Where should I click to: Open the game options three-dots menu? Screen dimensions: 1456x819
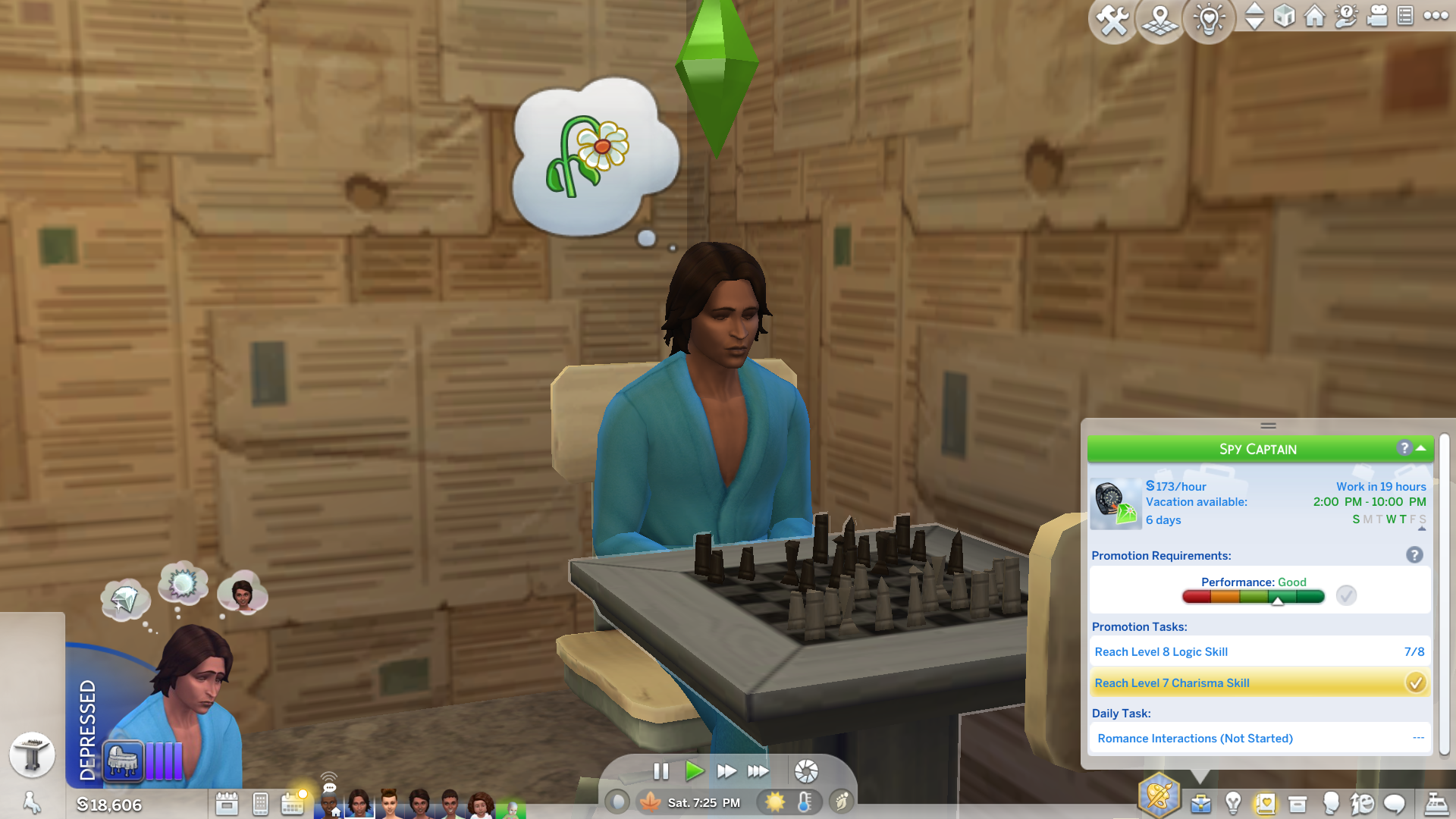(1436, 16)
